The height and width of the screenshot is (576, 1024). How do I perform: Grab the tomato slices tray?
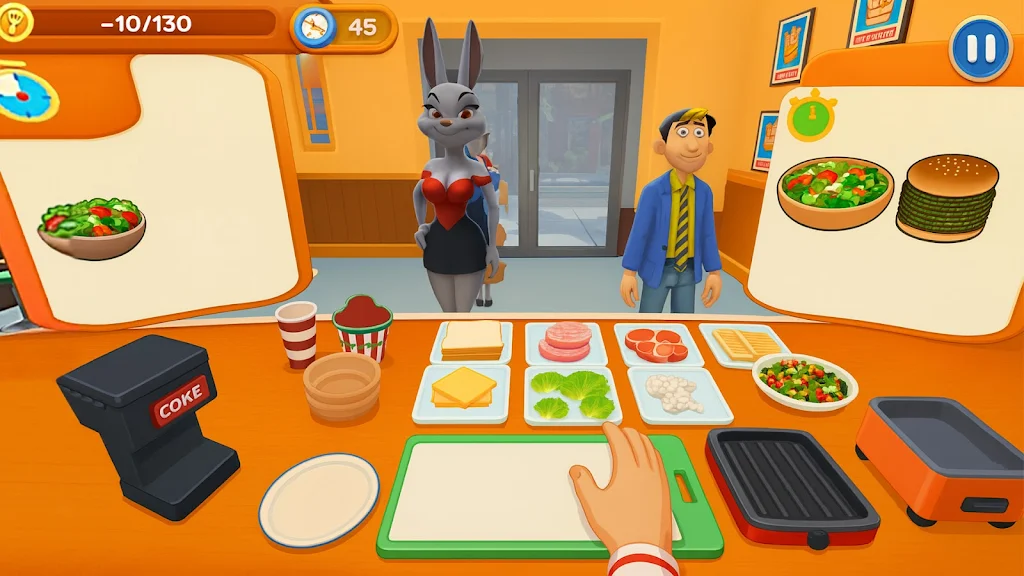tap(657, 344)
